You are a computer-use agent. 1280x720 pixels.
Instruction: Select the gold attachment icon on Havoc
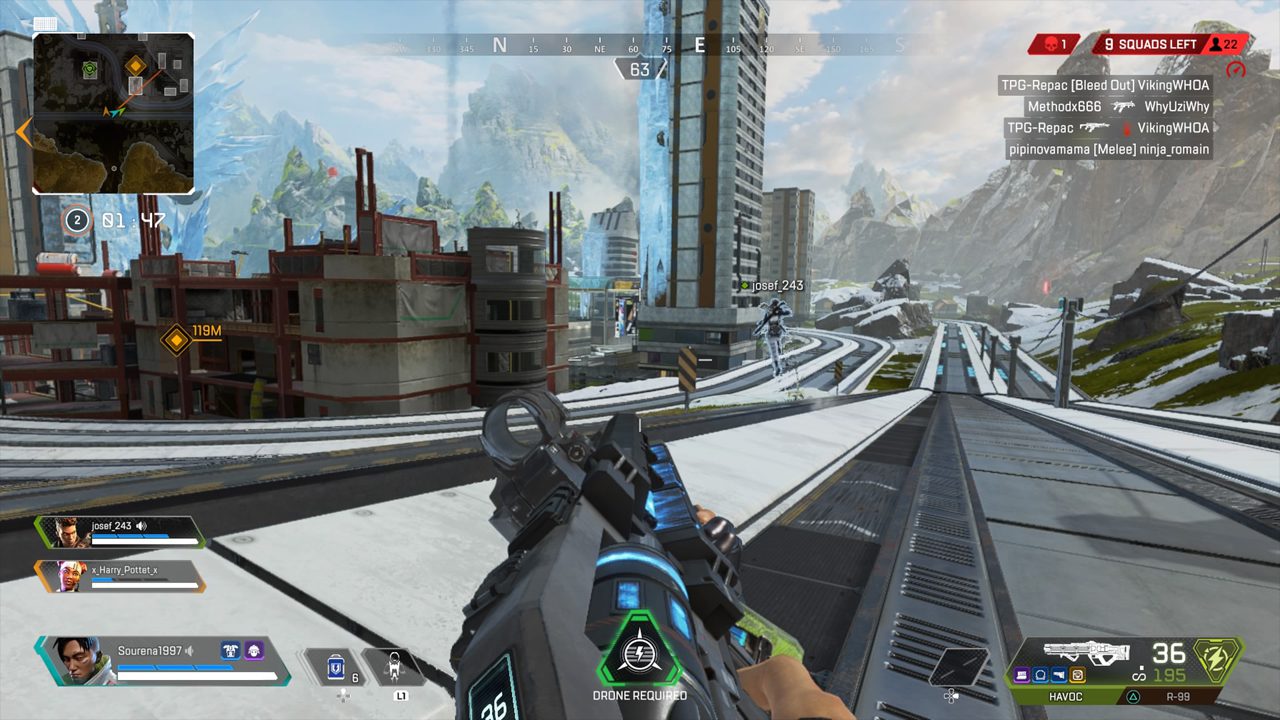[1077, 675]
